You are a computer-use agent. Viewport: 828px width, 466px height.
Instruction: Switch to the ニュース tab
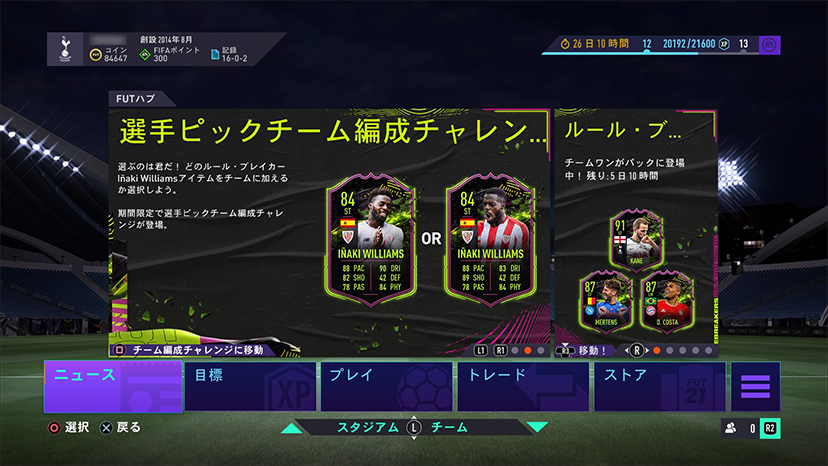(x=113, y=386)
